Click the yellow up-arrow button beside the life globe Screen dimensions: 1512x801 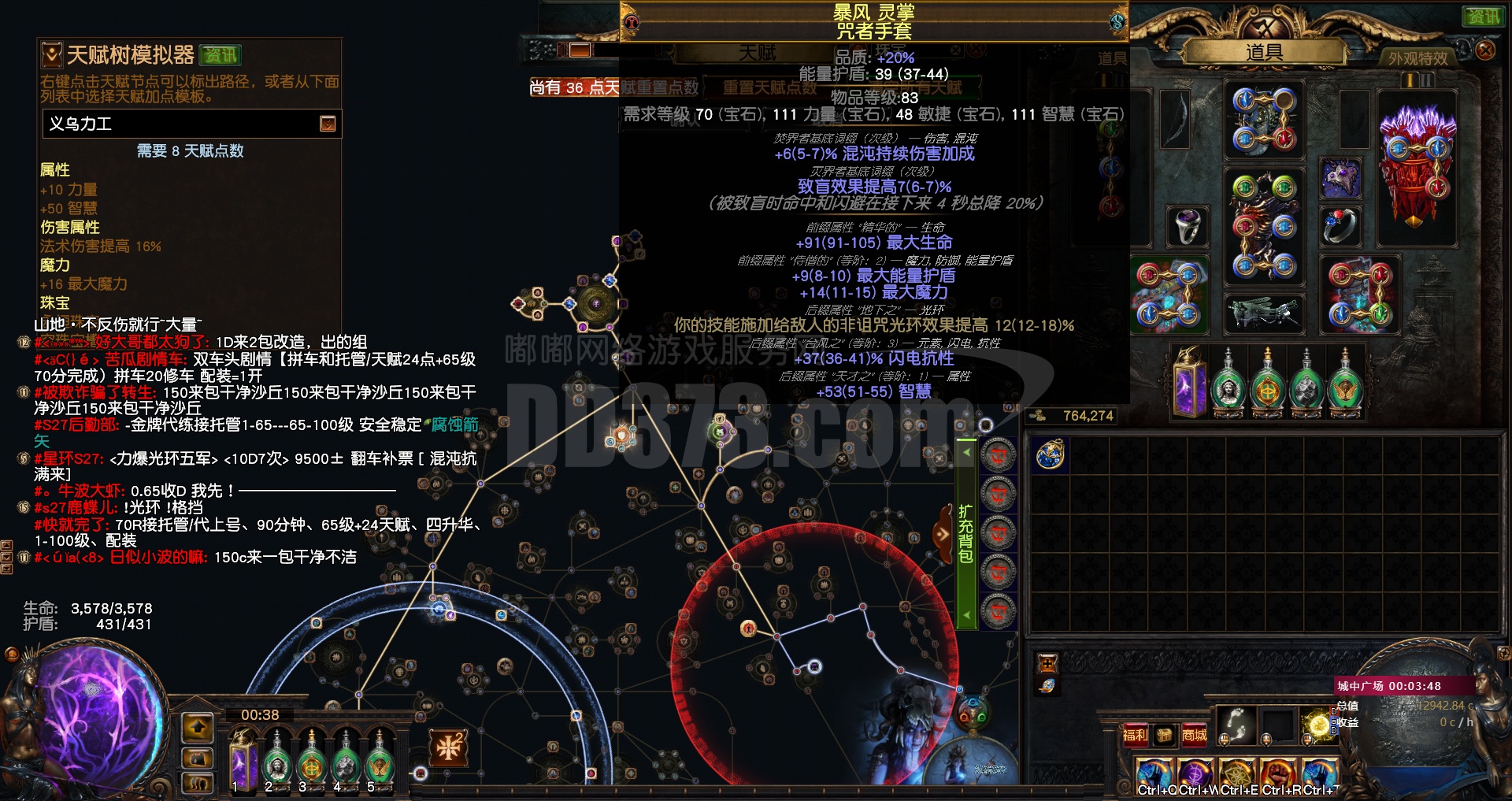198,728
